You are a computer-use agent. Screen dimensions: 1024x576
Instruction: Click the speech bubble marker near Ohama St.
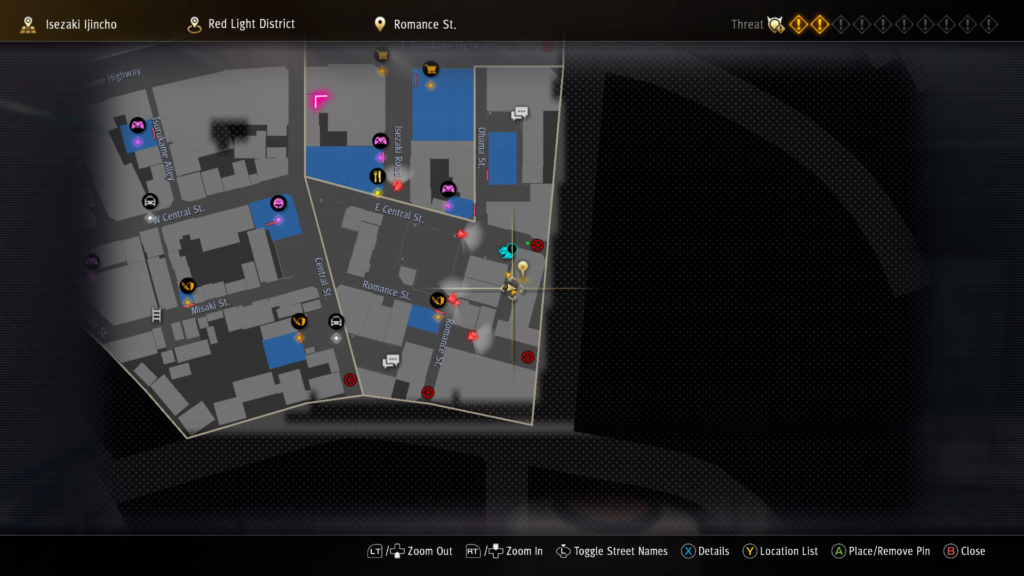pyautogui.click(x=519, y=114)
